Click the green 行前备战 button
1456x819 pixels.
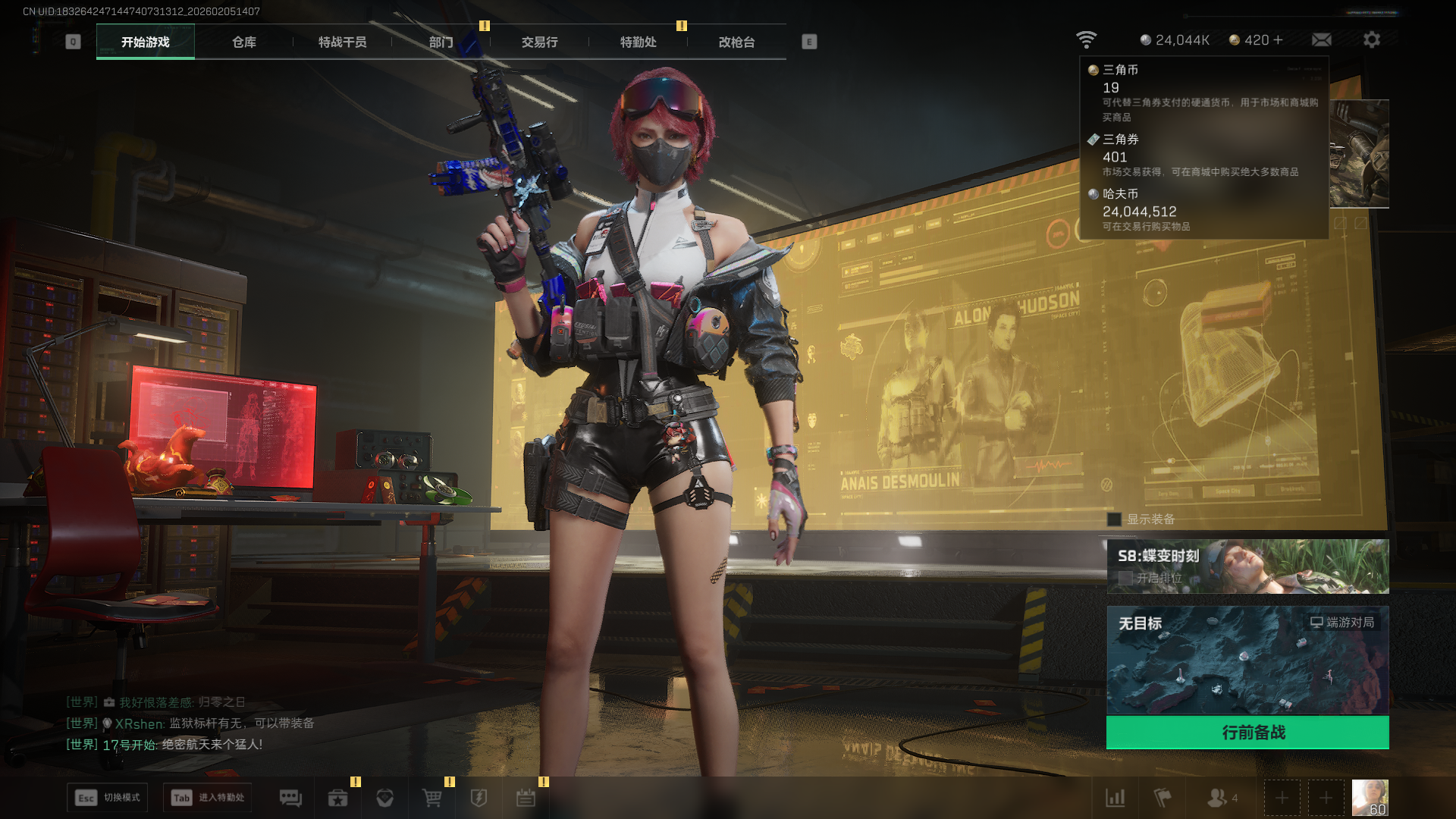(1247, 733)
